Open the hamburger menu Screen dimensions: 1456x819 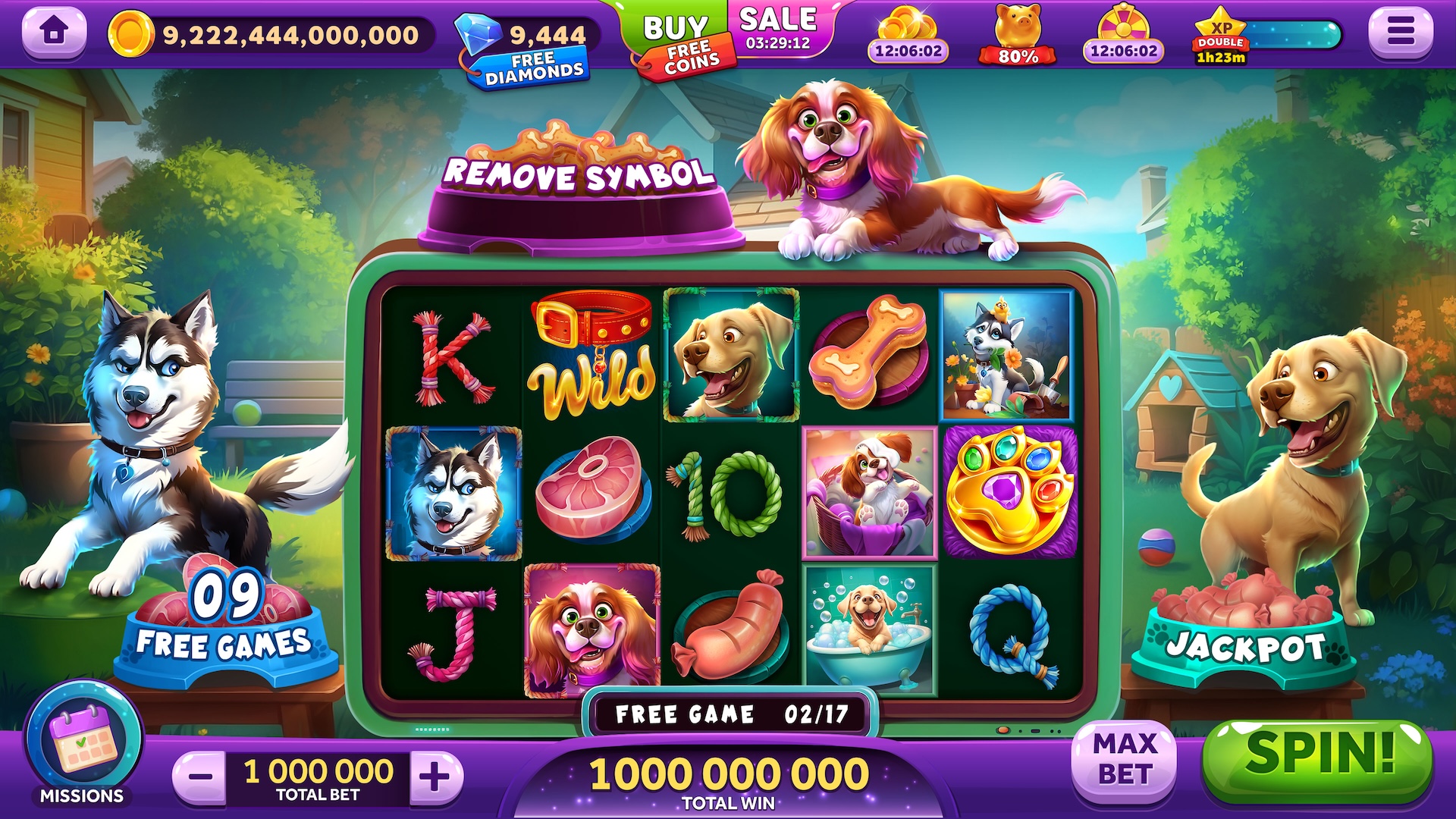pyautogui.click(x=1400, y=31)
